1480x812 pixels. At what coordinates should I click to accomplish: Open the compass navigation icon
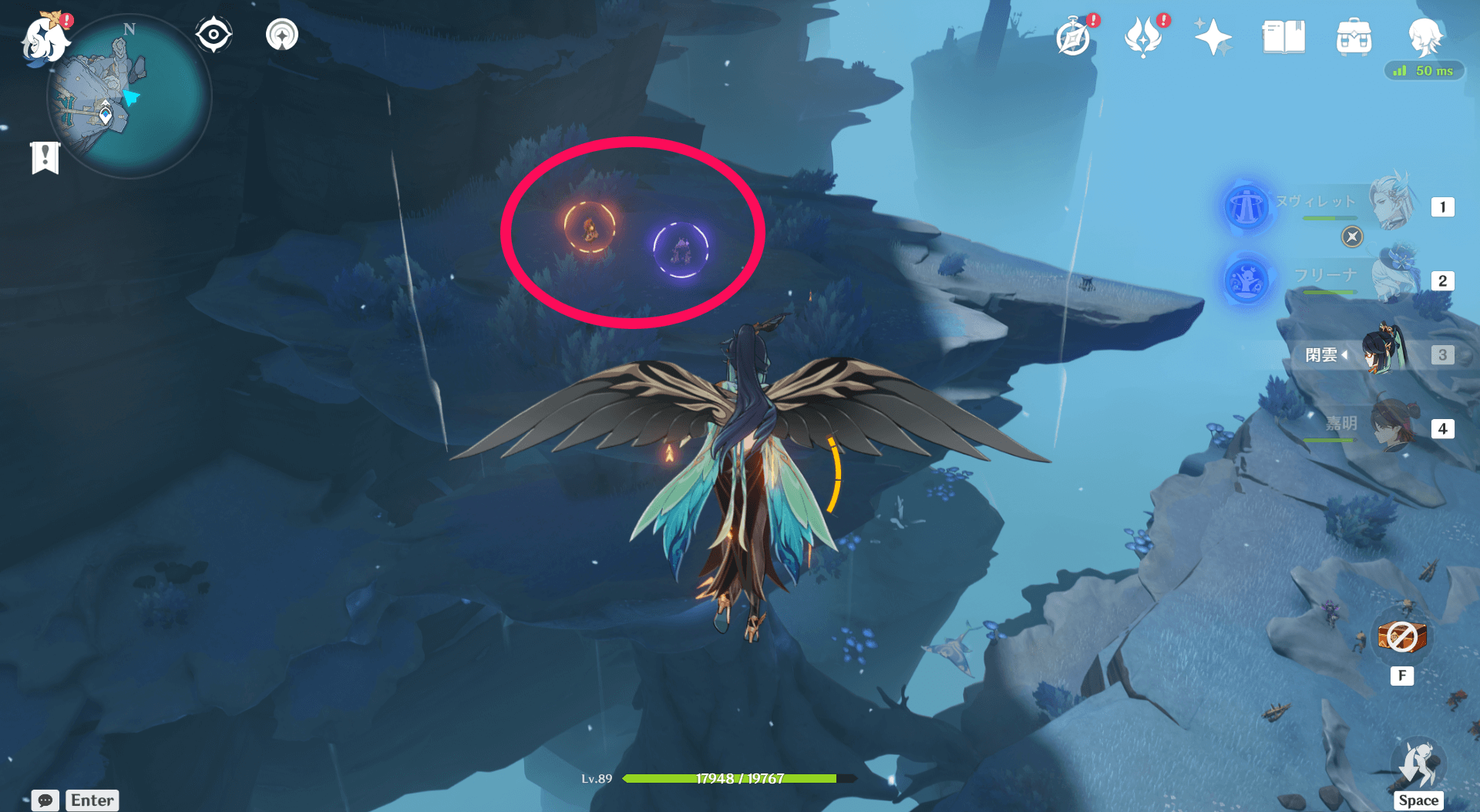214,33
